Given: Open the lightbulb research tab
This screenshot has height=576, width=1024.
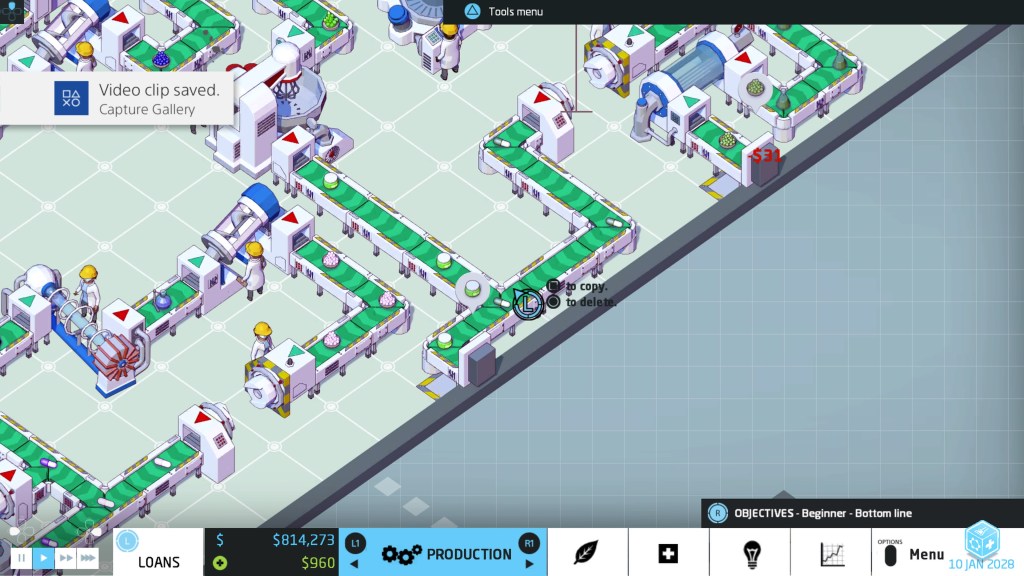Looking at the screenshot, I should pos(750,553).
